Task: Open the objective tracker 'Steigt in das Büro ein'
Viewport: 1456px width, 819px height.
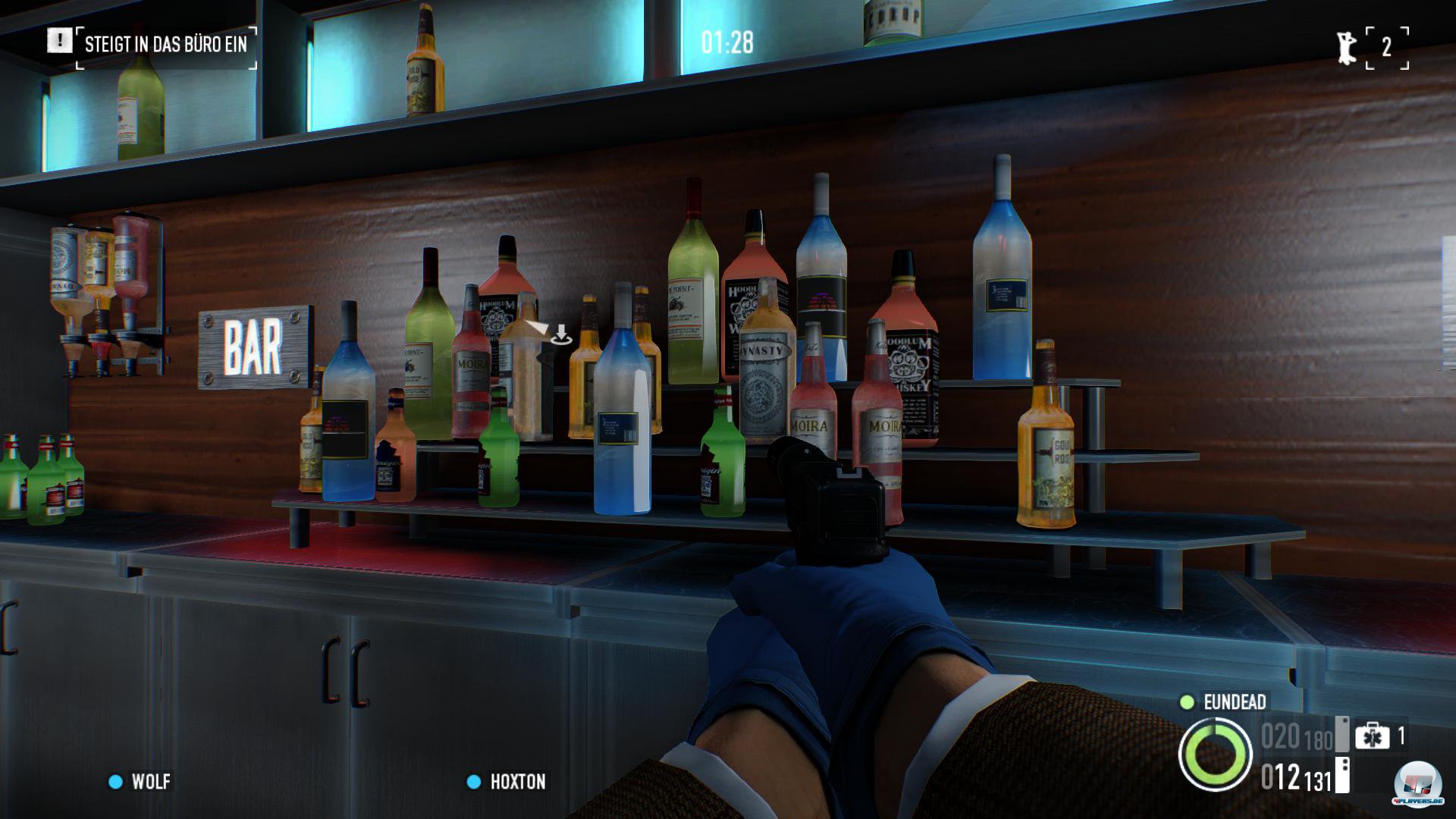Action: click(165, 45)
